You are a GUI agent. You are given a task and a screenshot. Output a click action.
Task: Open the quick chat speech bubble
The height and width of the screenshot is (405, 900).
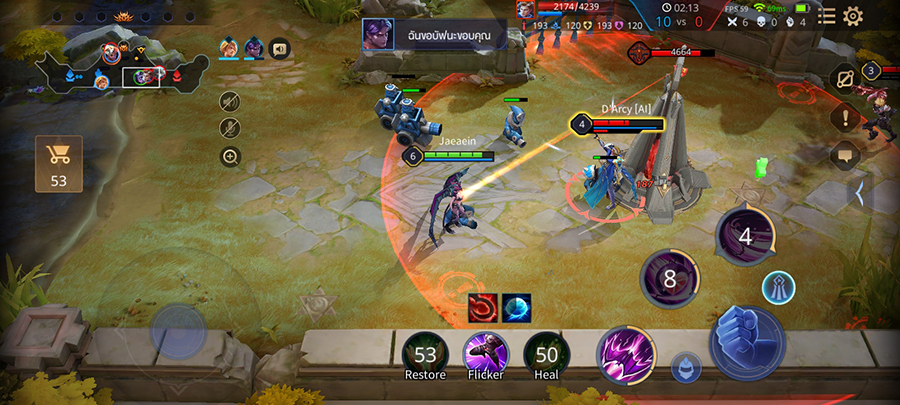click(x=846, y=156)
